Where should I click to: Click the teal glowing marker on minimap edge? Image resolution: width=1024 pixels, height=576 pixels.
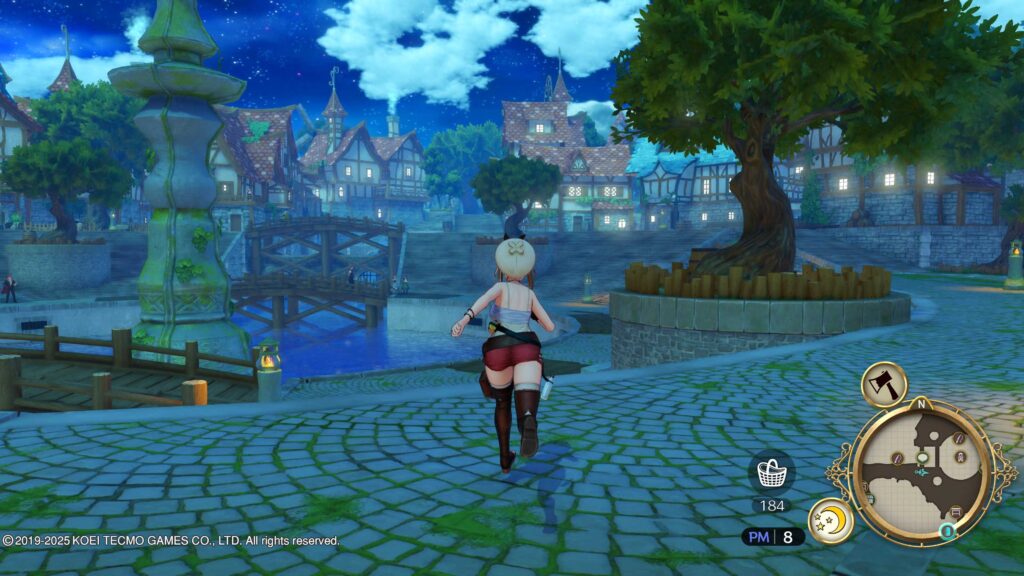click(x=947, y=531)
